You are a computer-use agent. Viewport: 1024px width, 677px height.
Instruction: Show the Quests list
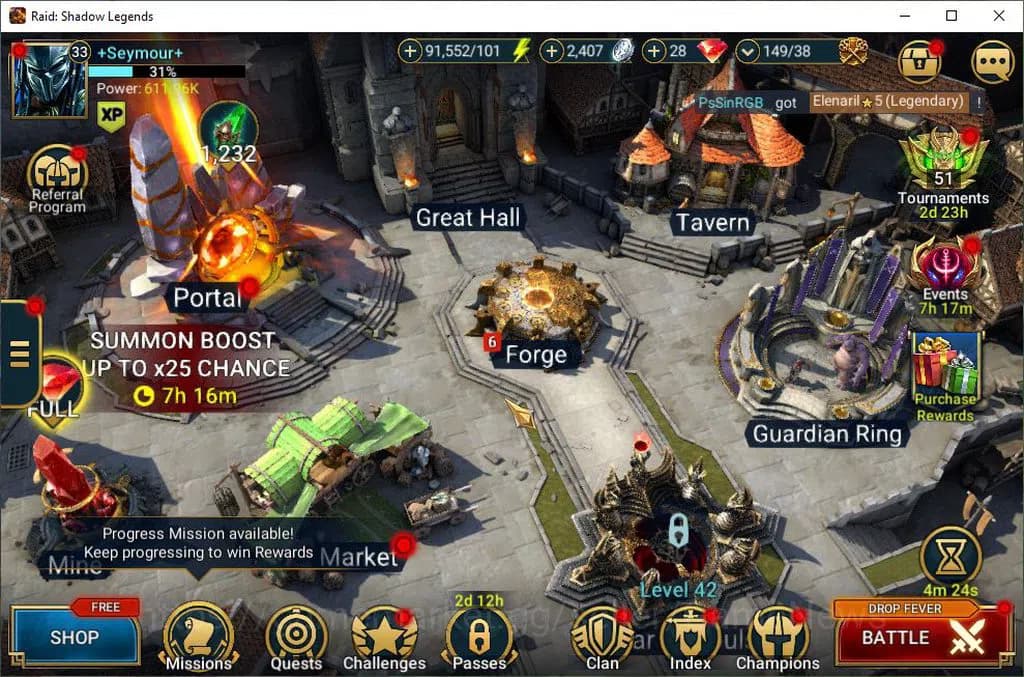coord(296,636)
